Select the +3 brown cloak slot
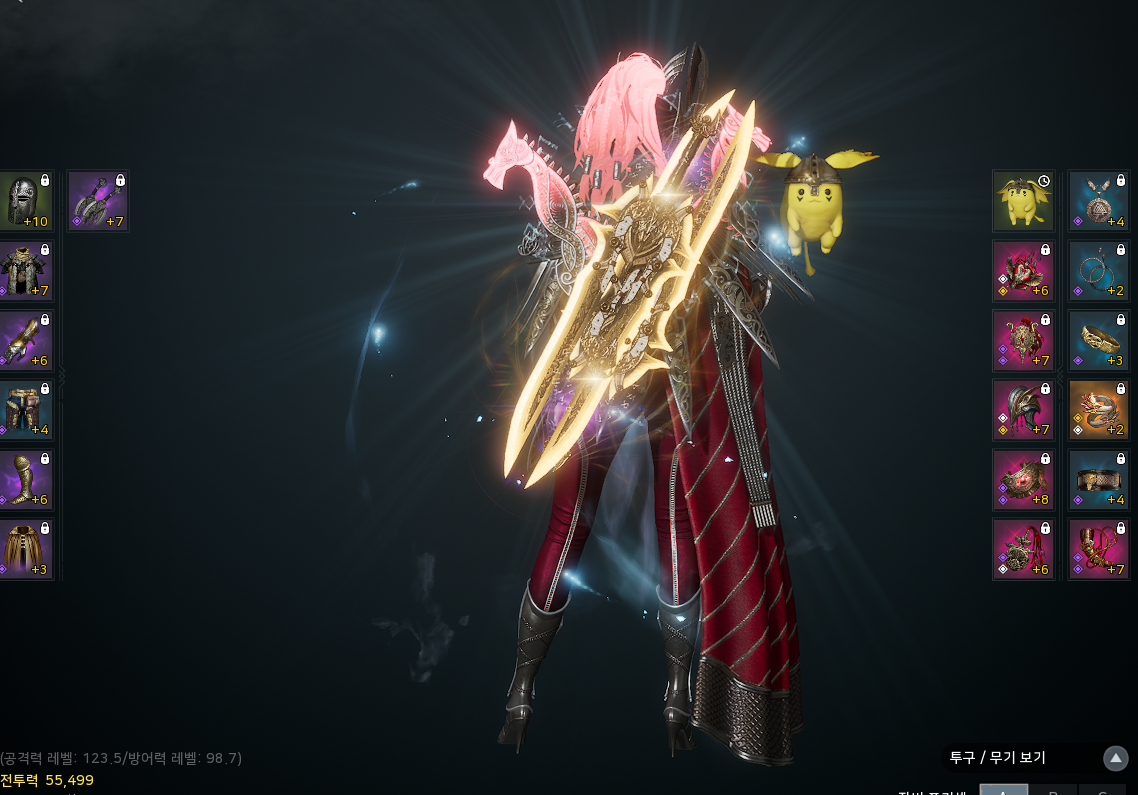The image size is (1138, 795). pyautogui.click(x=25, y=549)
